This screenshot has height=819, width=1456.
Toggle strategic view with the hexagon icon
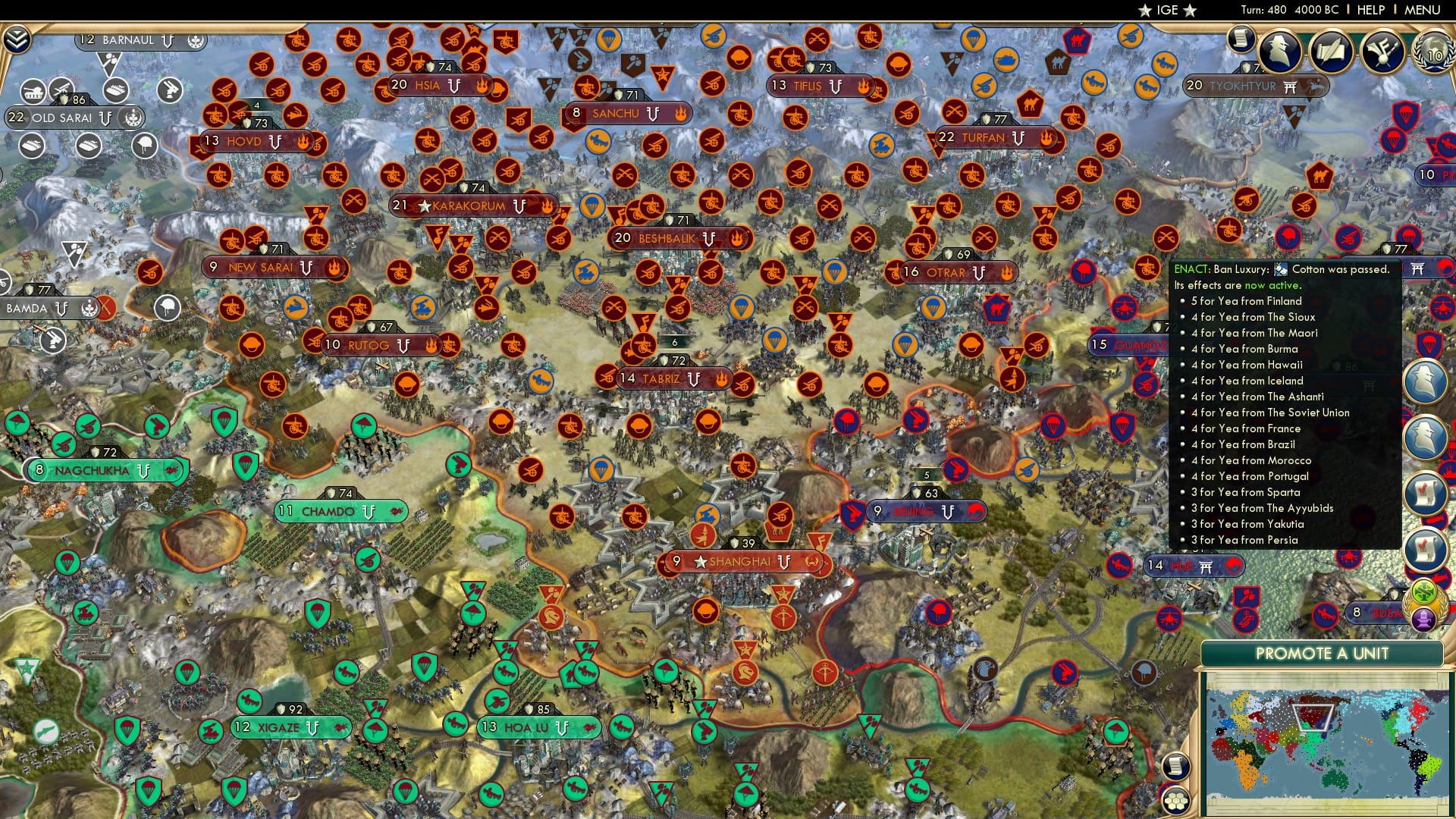[x=1176, y=800]
